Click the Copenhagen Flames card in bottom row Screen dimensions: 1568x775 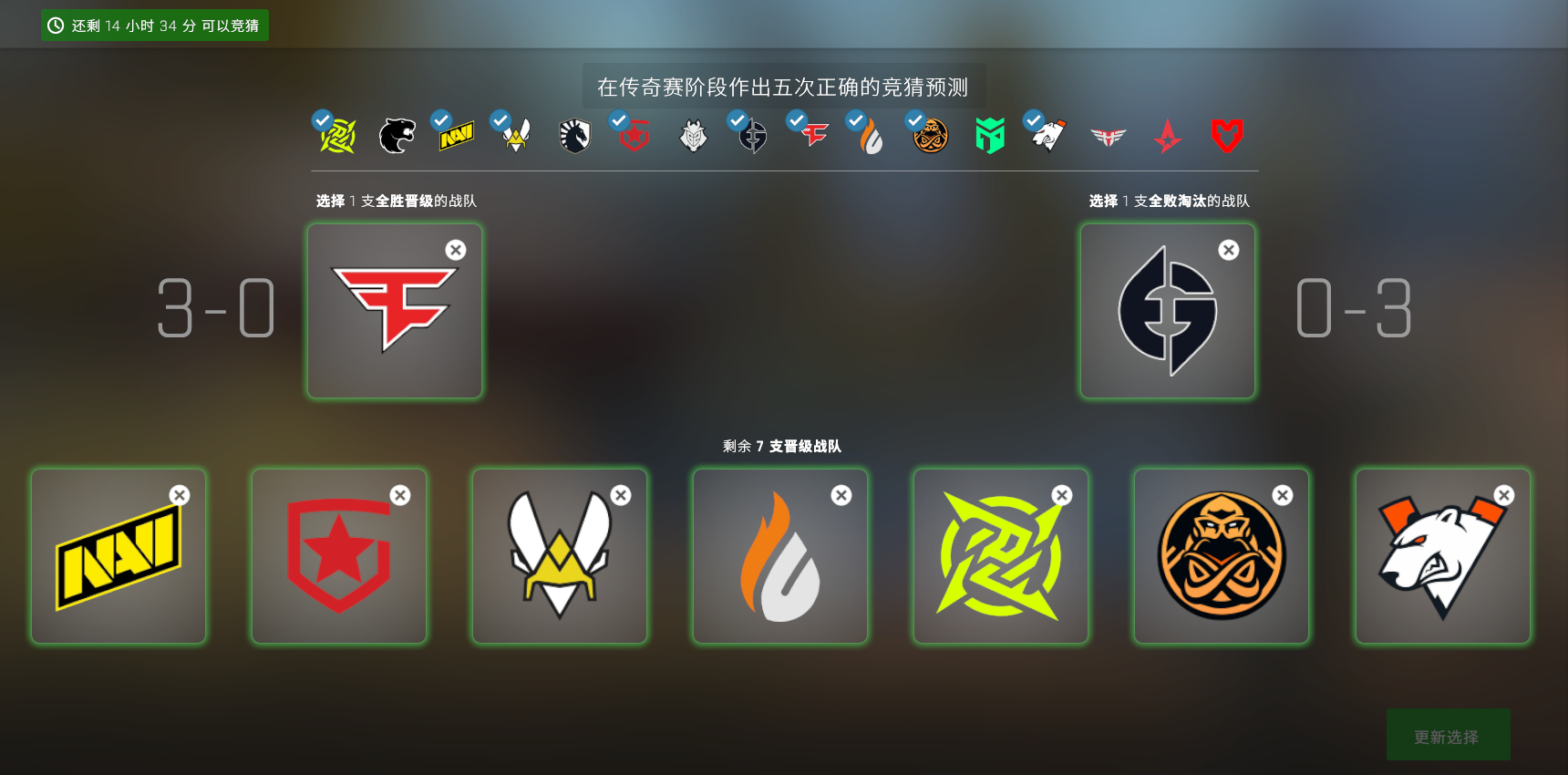(779, 556)
